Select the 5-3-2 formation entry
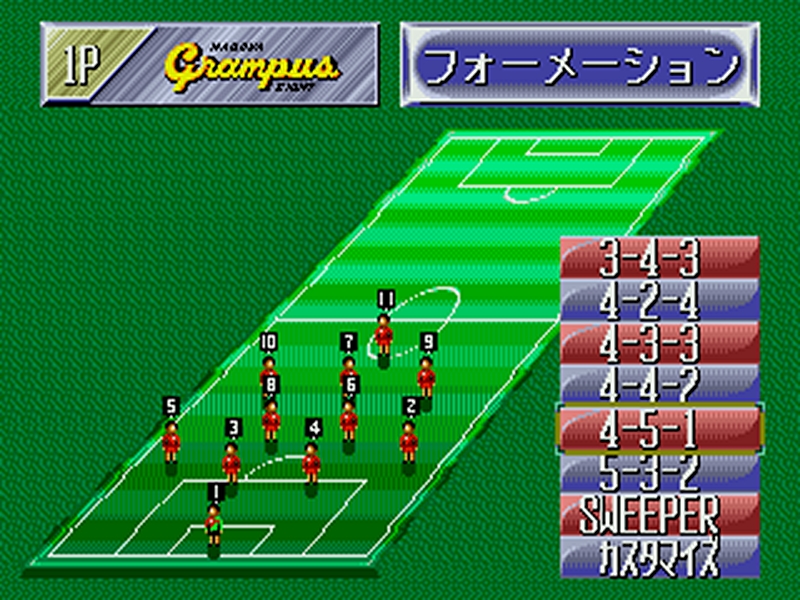This screenshot has width=800, height=600. pyautogui.click(x=660, y=470)
